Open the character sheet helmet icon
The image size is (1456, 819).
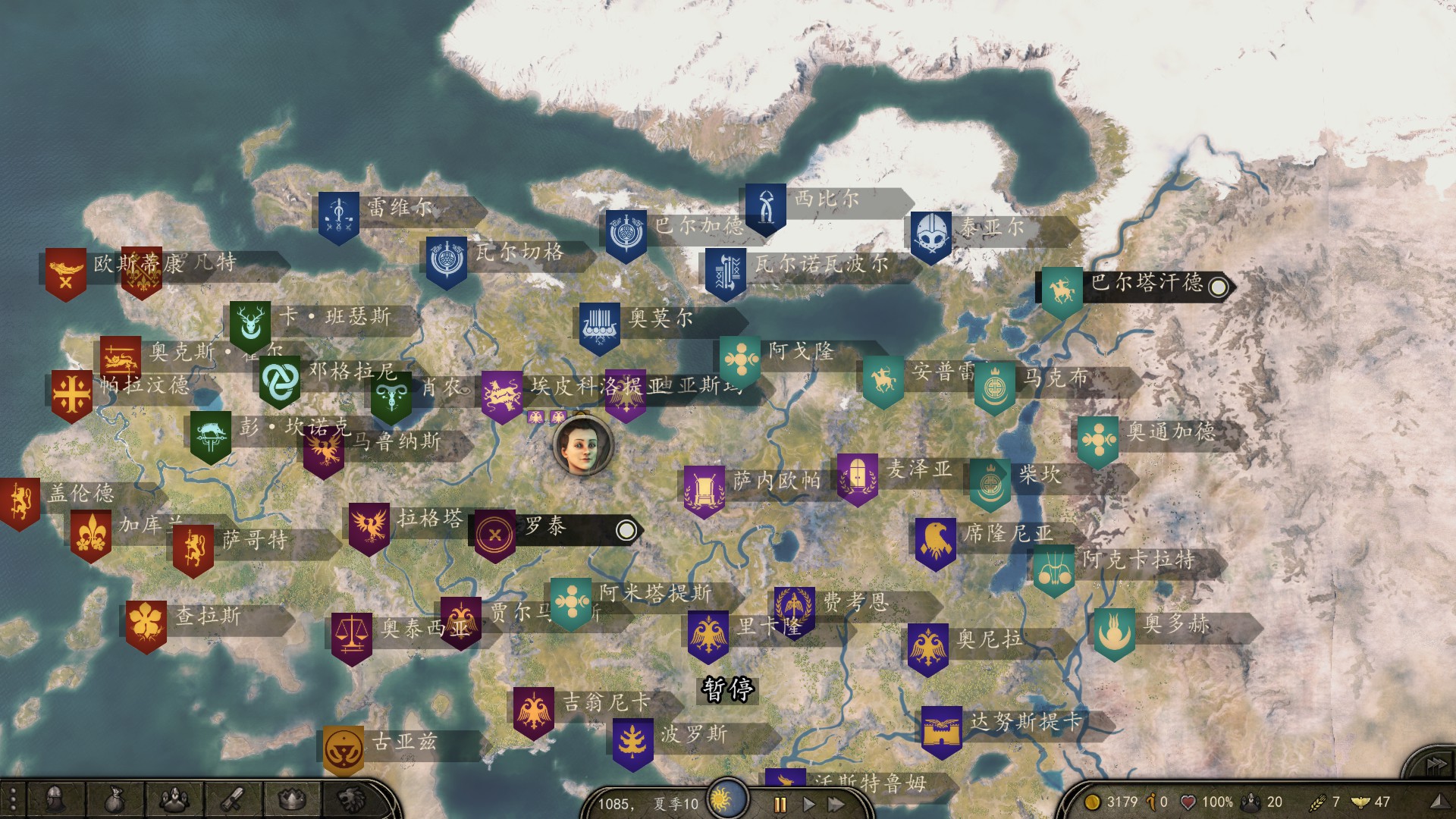tap(55, 799)
